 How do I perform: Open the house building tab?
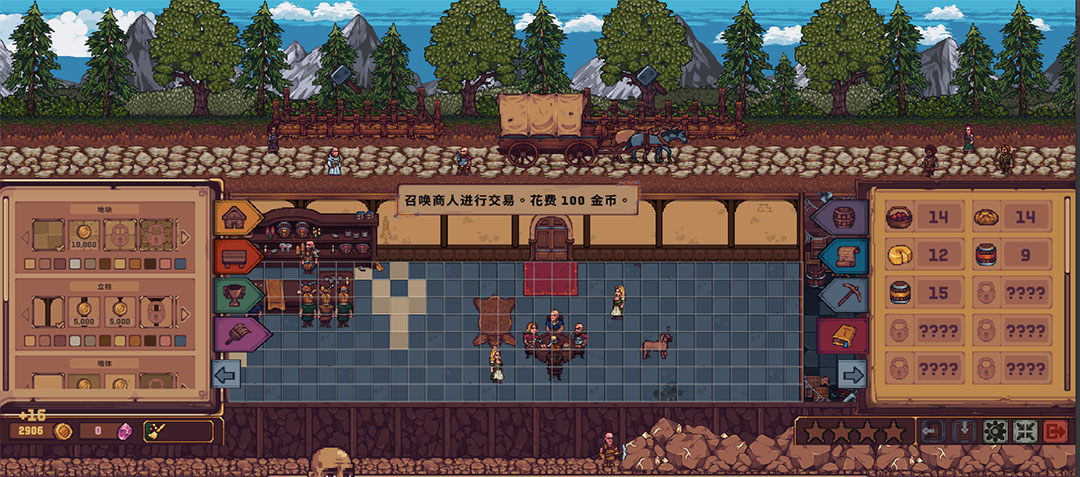pos(235,217)
